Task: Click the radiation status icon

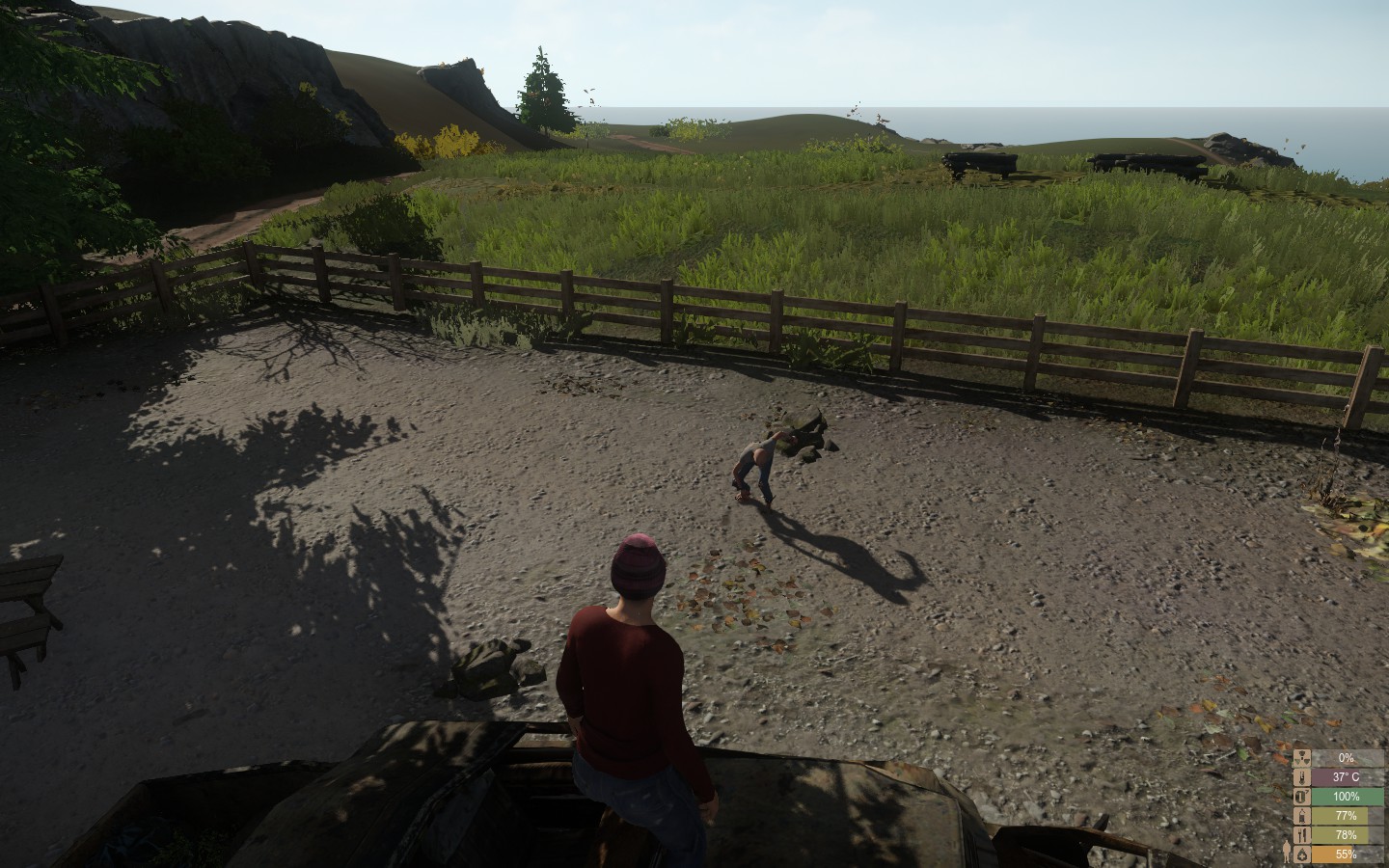Action: pyautogui.click(x=1302, y=758)
